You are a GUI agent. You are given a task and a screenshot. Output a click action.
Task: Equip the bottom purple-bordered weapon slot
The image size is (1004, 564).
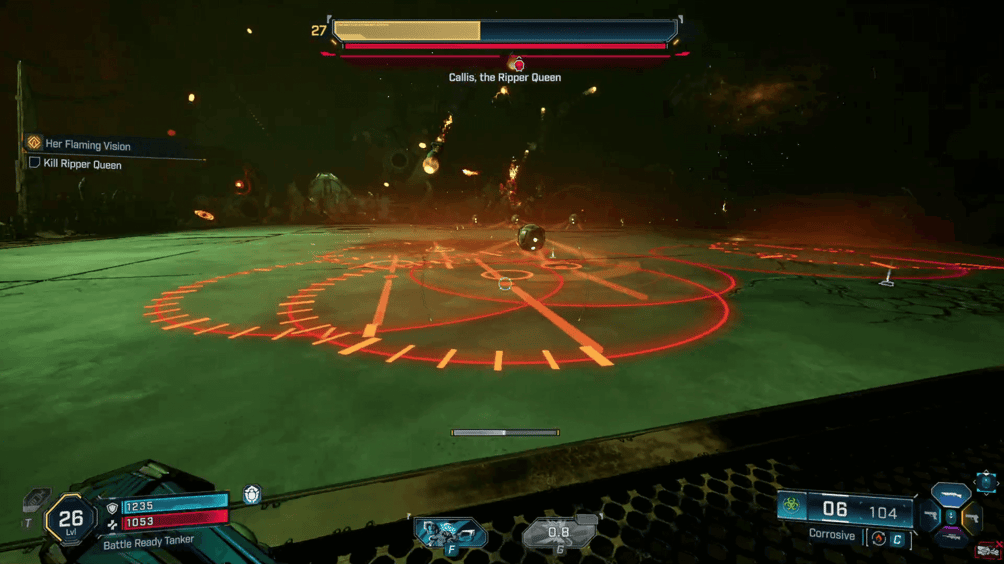coord(950,537)
